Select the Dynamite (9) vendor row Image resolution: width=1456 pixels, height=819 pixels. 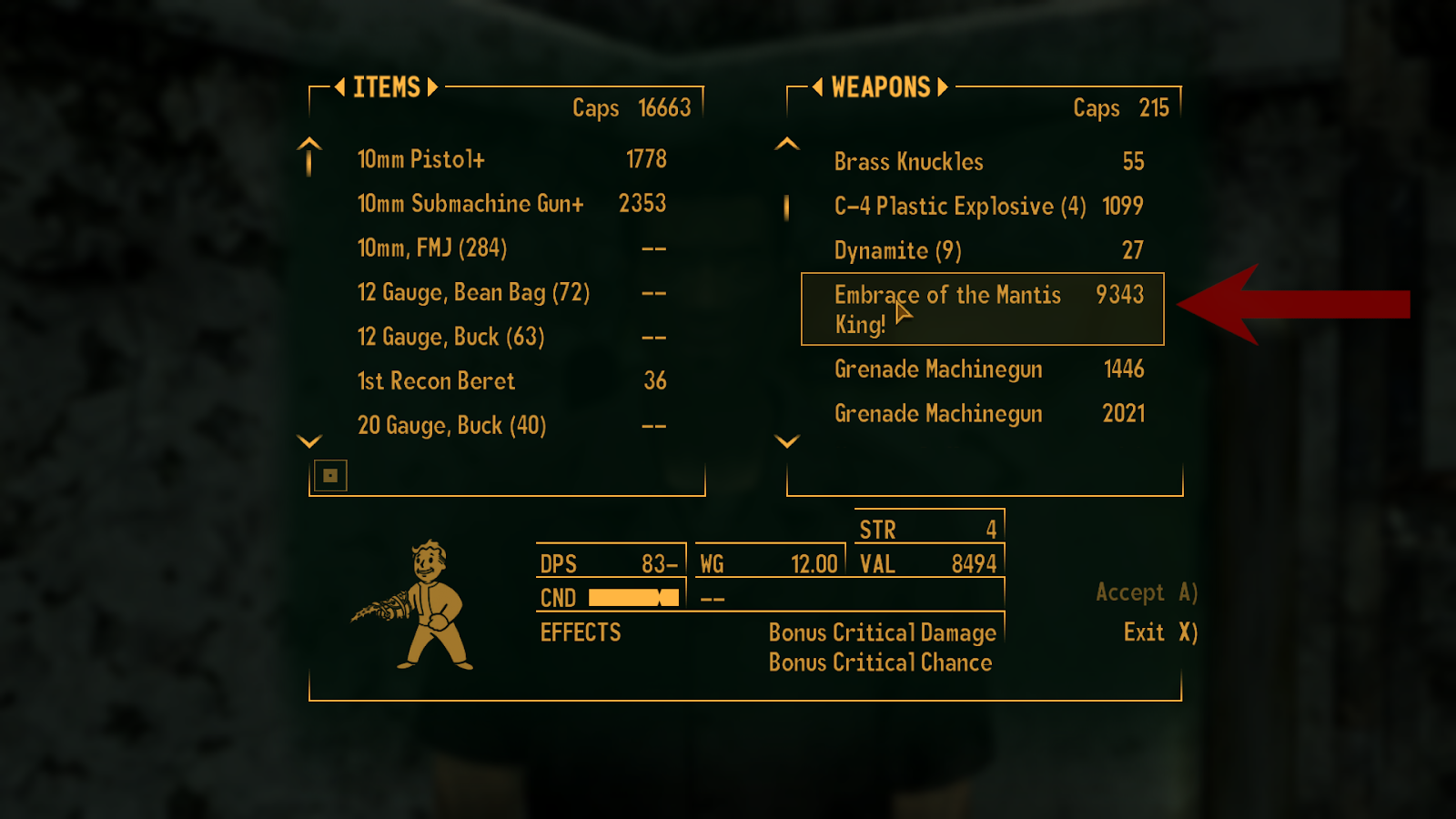pos(987,251)
